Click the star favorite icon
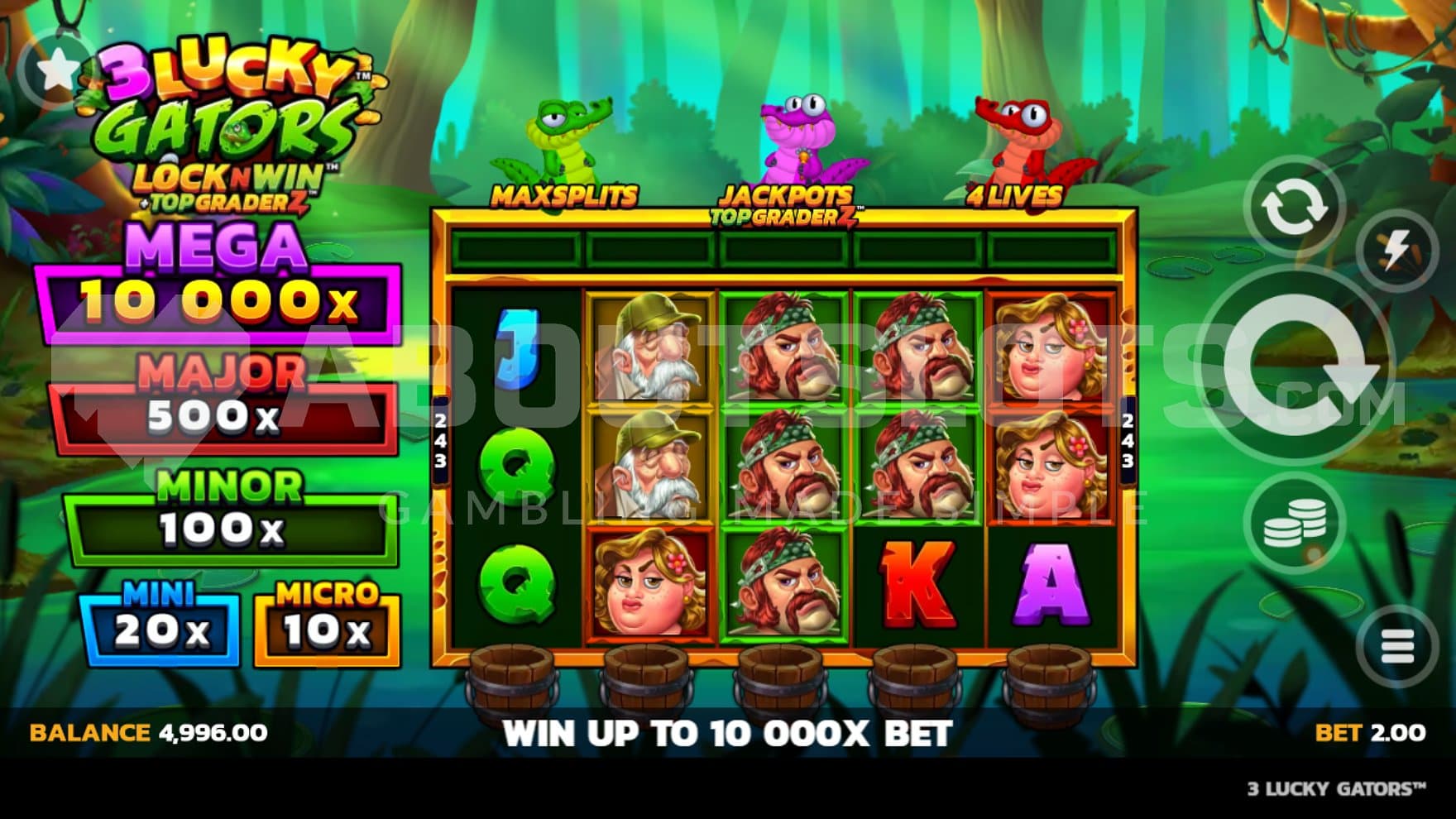 tap(58, 70)
